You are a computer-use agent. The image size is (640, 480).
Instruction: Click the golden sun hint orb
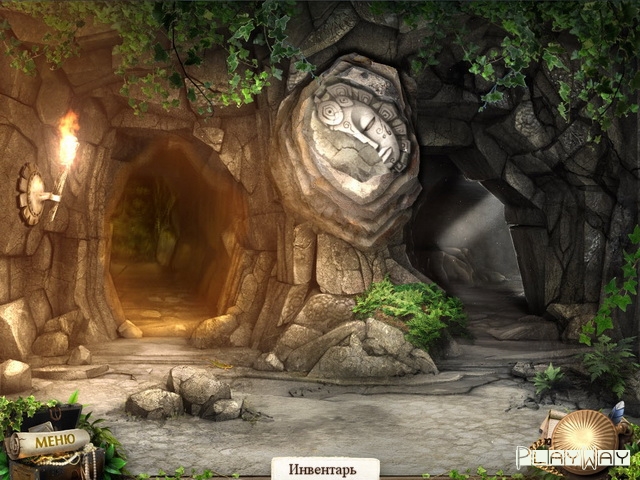point(586,438)
